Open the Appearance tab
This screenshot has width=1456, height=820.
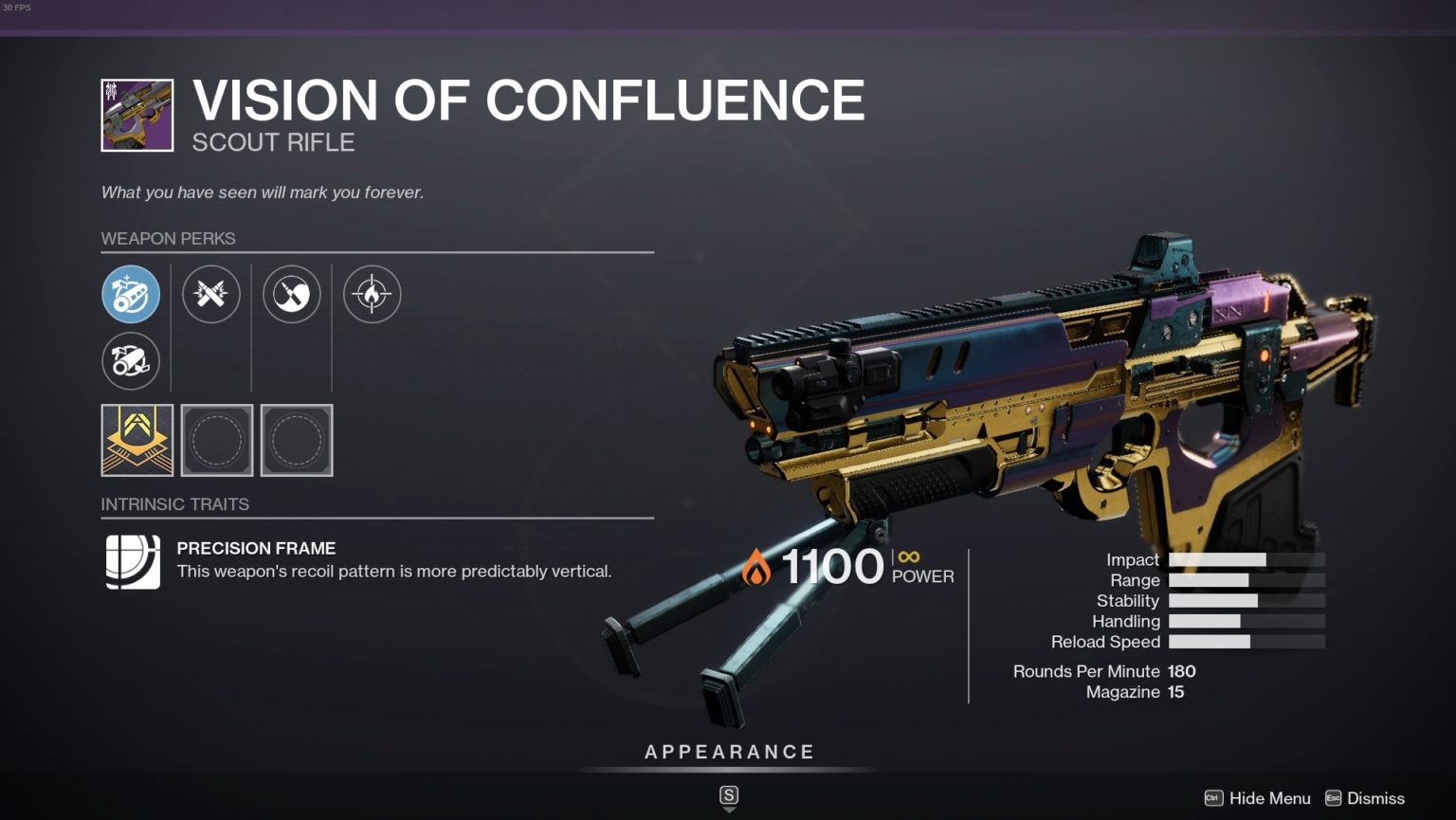[x=729, y=751]
